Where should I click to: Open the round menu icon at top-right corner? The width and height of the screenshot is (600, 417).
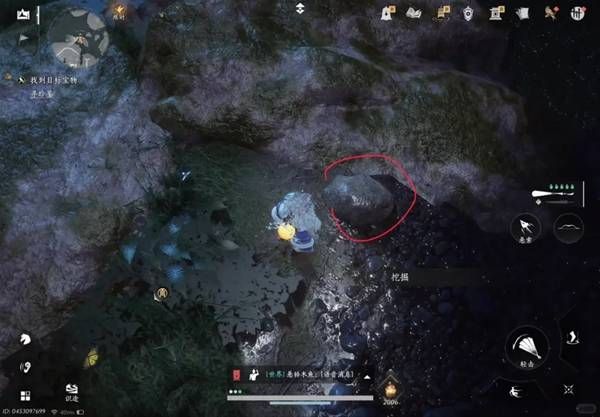coord(577,13)
